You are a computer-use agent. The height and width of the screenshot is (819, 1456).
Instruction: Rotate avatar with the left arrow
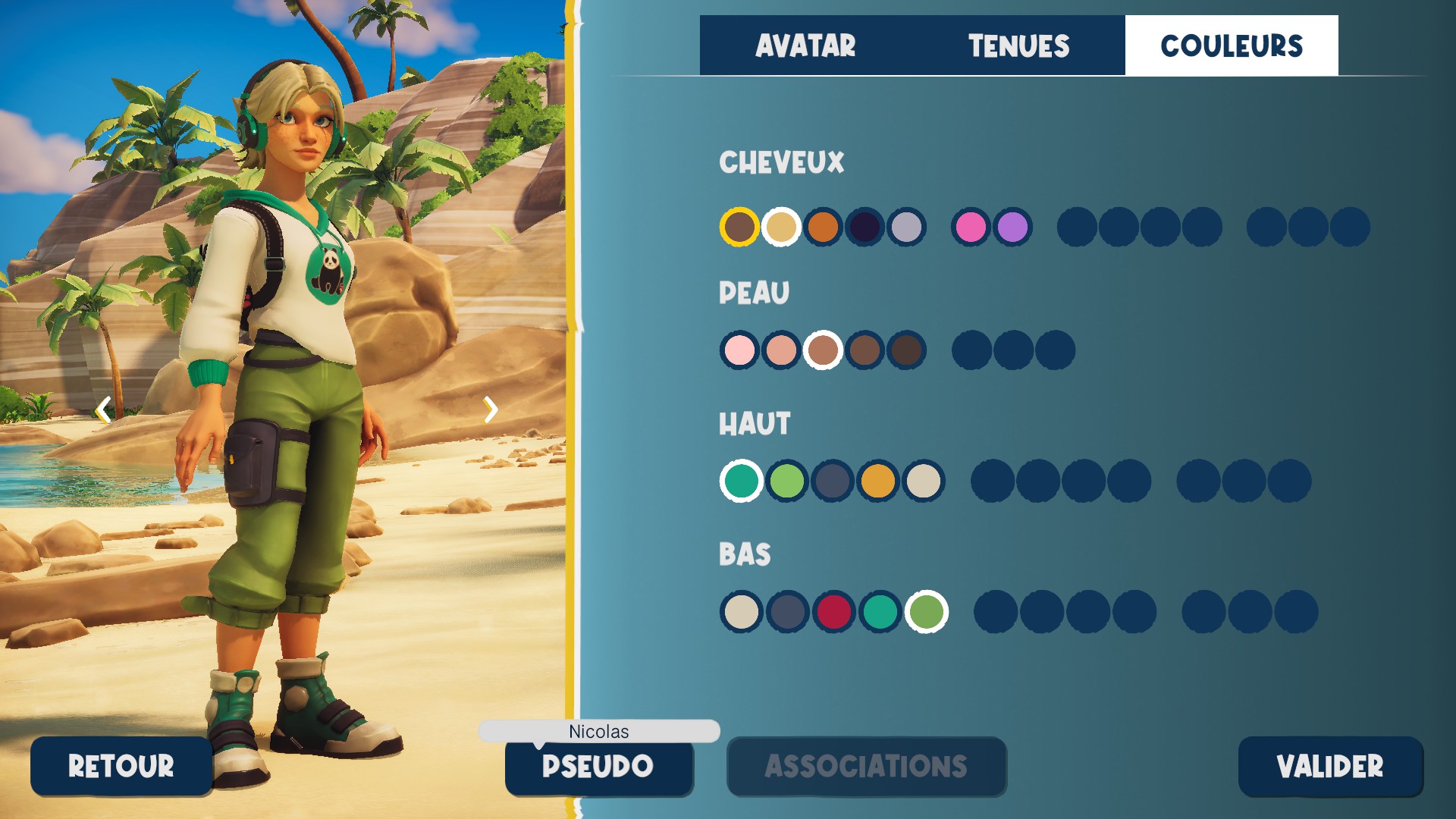pos(104,410)
